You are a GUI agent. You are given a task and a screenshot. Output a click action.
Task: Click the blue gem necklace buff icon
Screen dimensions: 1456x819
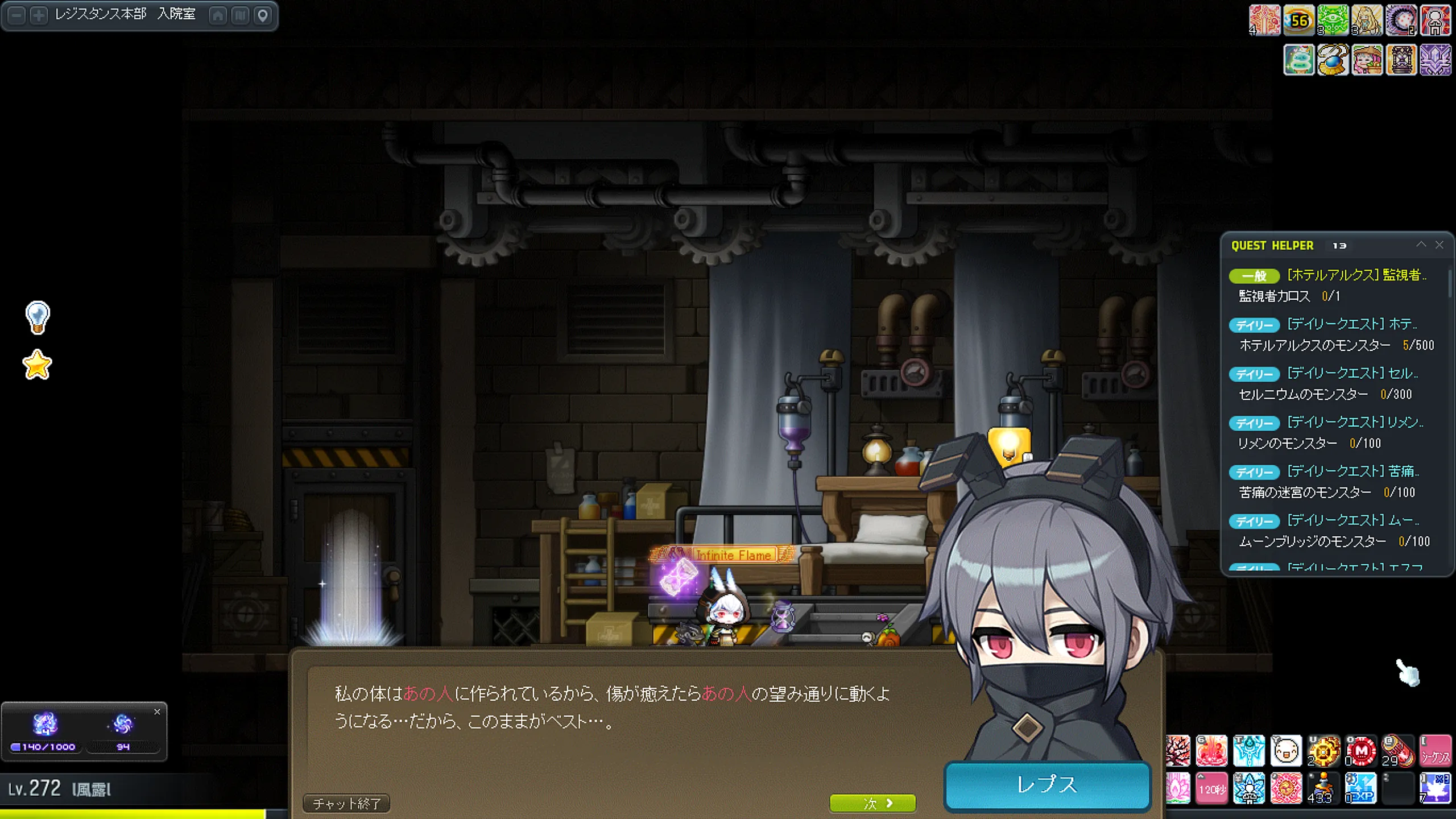click(x=1333, y=60)
